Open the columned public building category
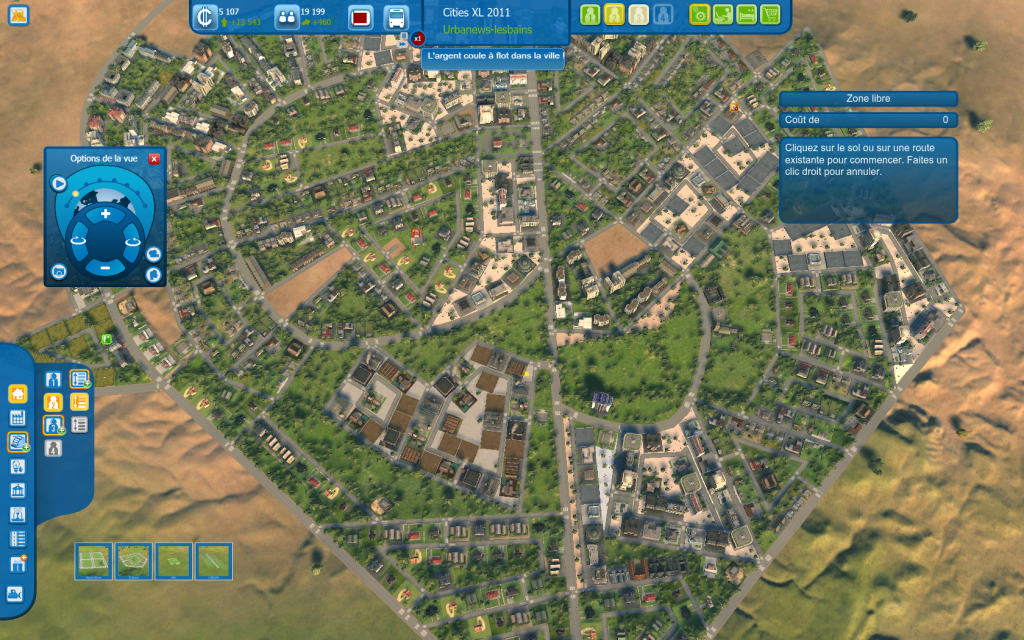The width and height of the screenshot is (1024, 640). [17, 491]
